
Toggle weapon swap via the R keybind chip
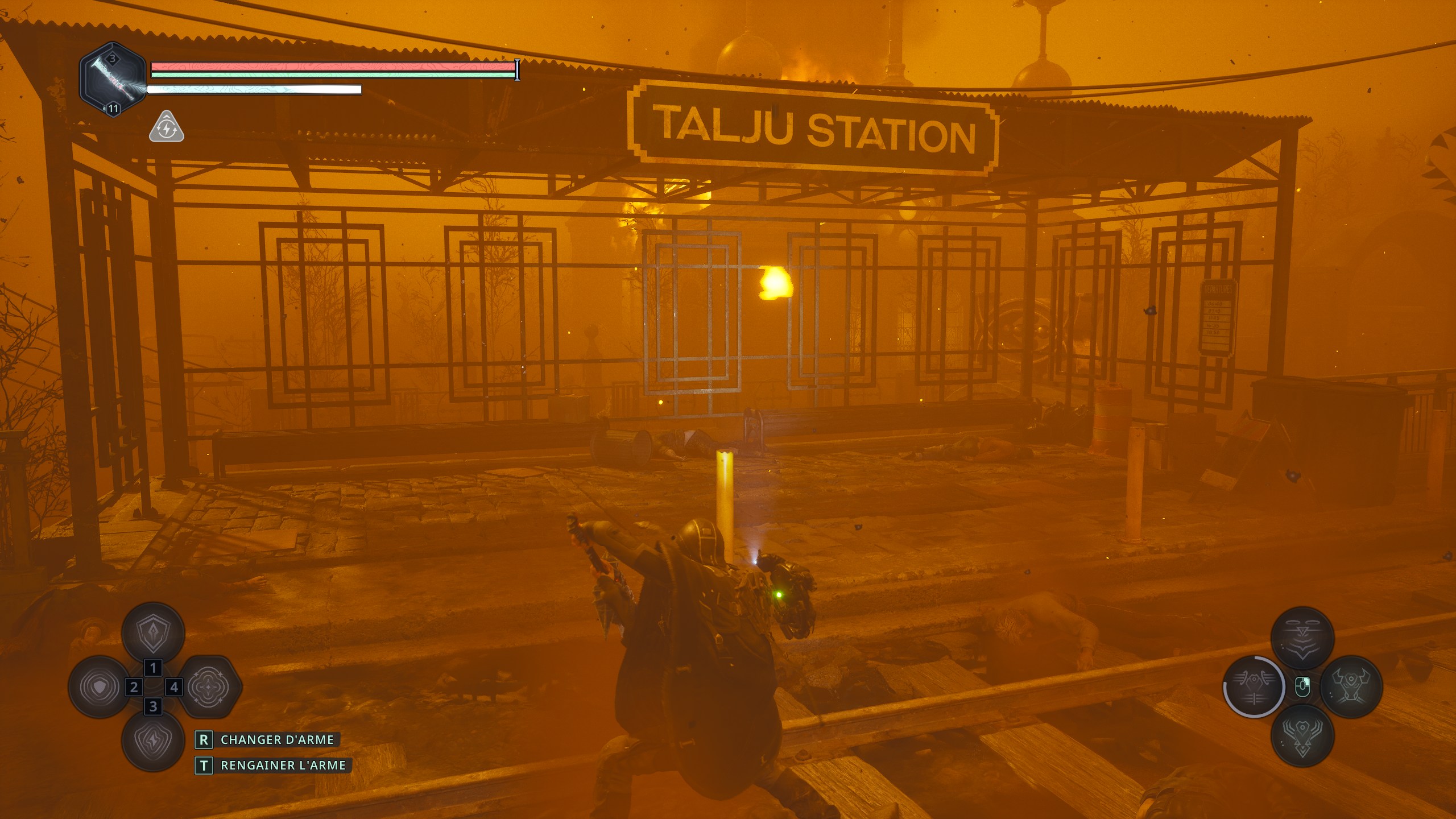(x=204, y=741)
